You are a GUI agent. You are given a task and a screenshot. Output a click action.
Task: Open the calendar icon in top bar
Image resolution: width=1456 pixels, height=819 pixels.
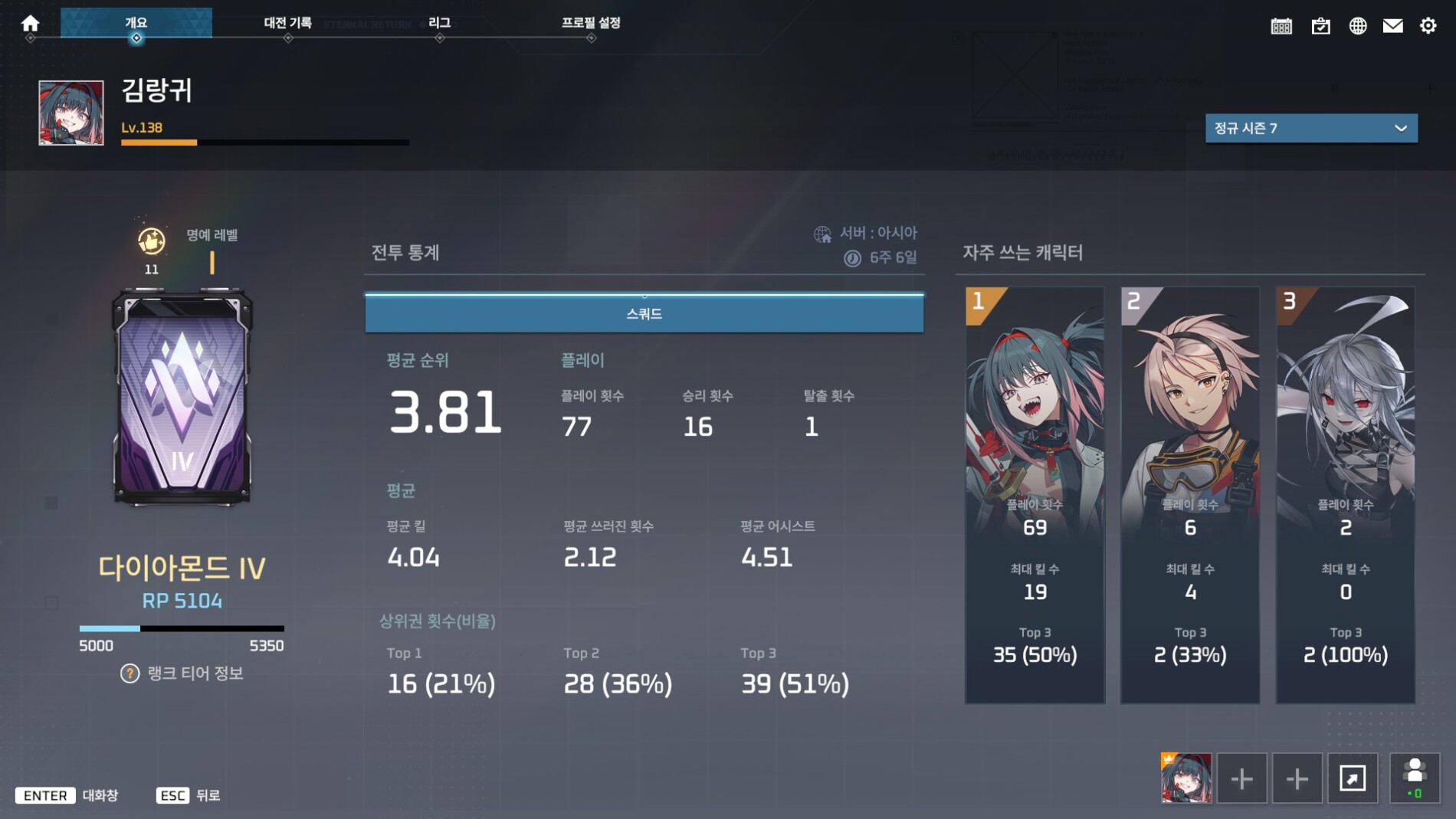1281,26
